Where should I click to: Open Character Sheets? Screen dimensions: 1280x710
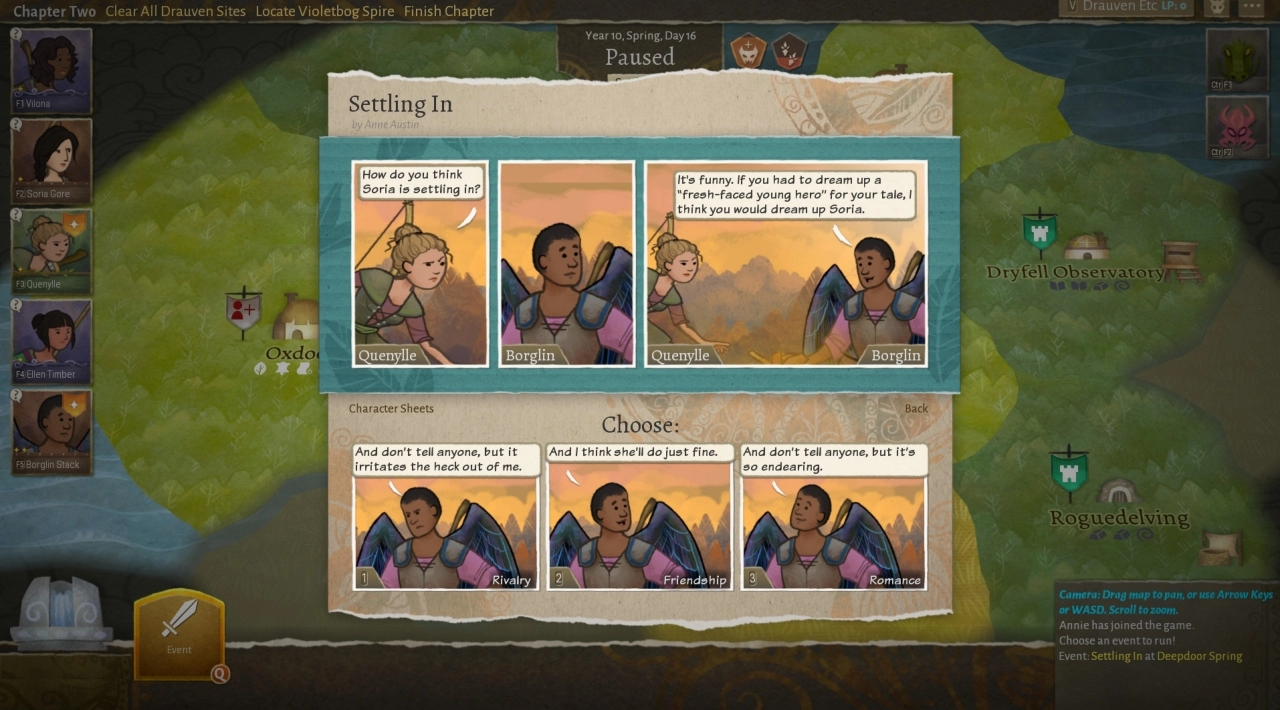point(391,408)
